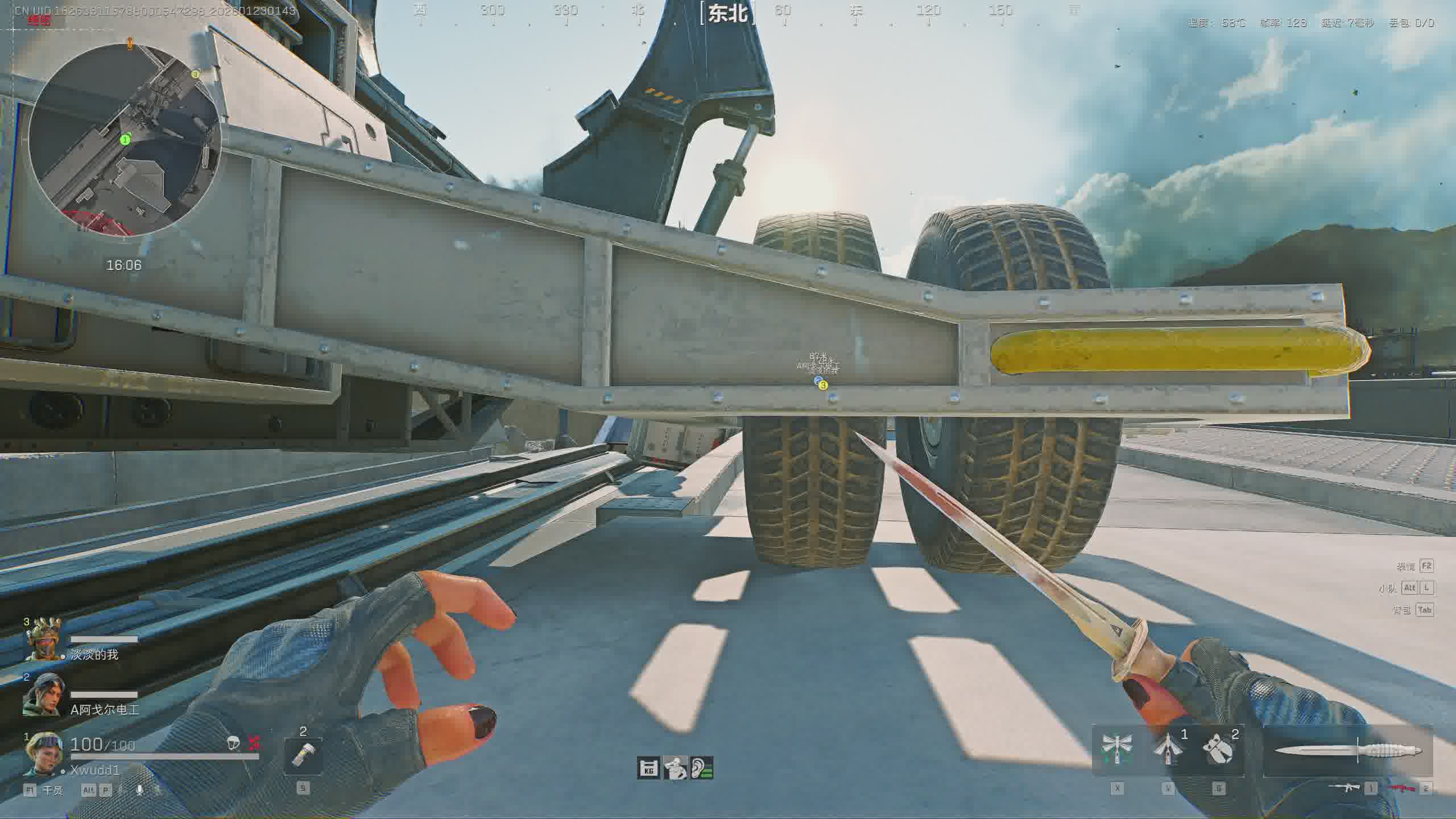Switch to the white primary rifle
This screenshot has height=819, width=1456.
(x=1344, y=788)
